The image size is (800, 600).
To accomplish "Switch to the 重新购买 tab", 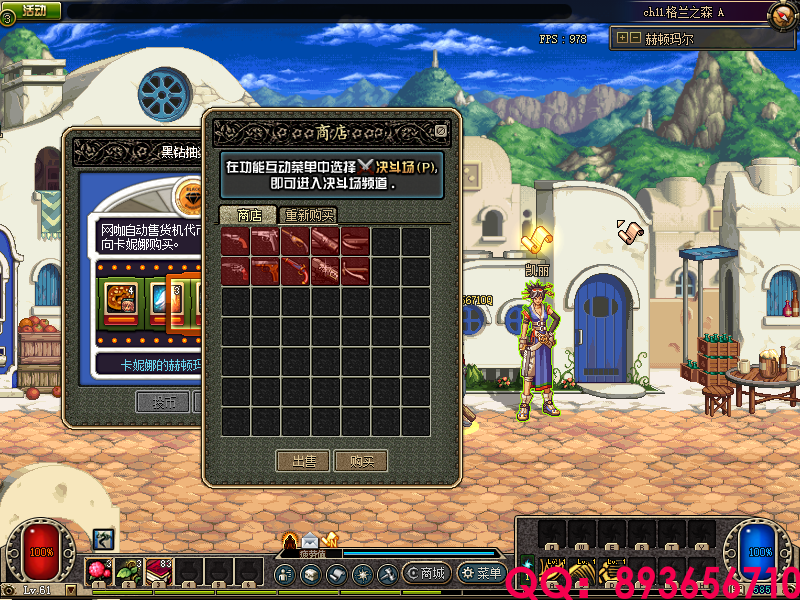I will 309,215.
